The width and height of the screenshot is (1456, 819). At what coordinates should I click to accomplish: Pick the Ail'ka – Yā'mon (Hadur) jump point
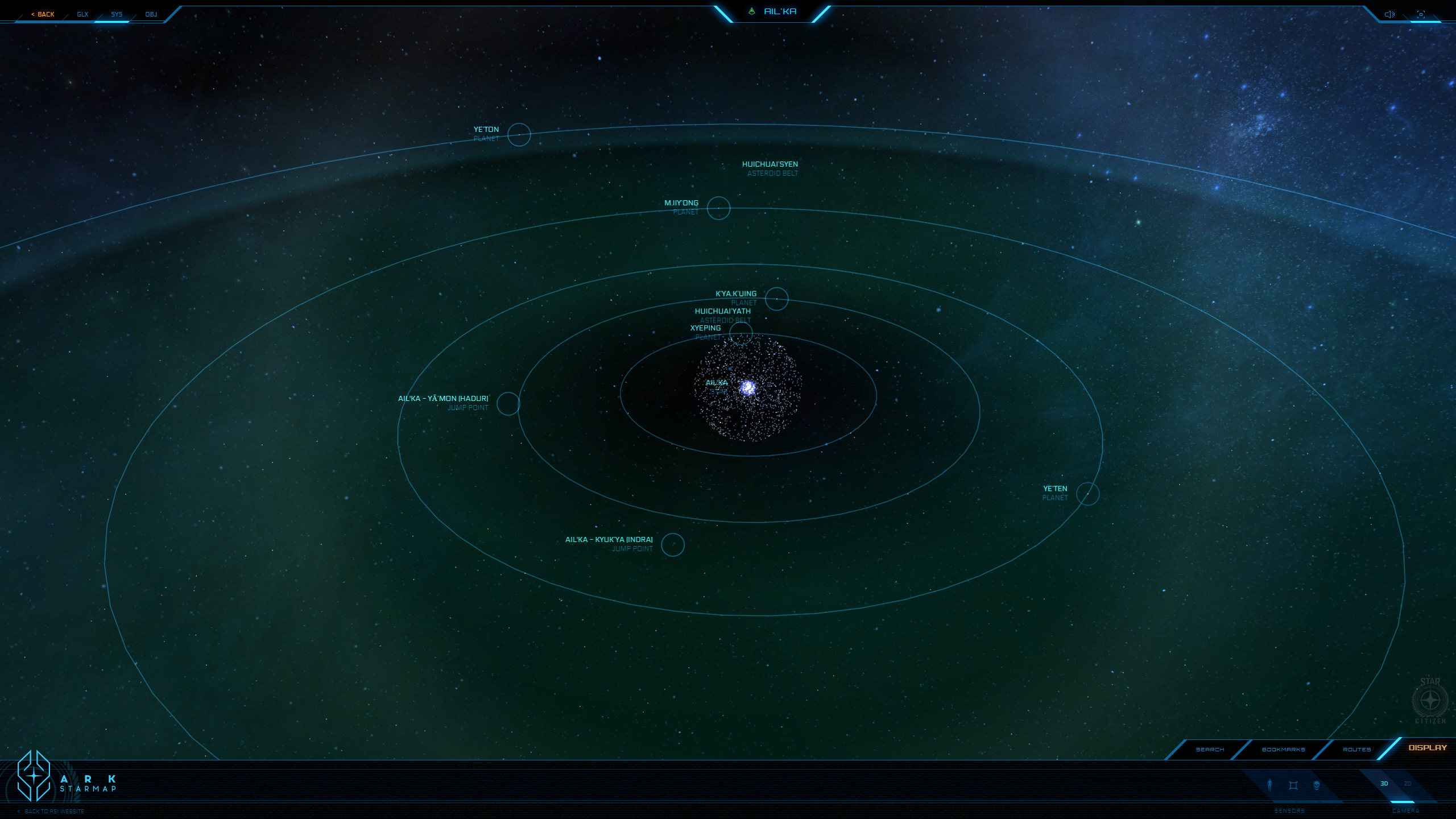[508, 404]
